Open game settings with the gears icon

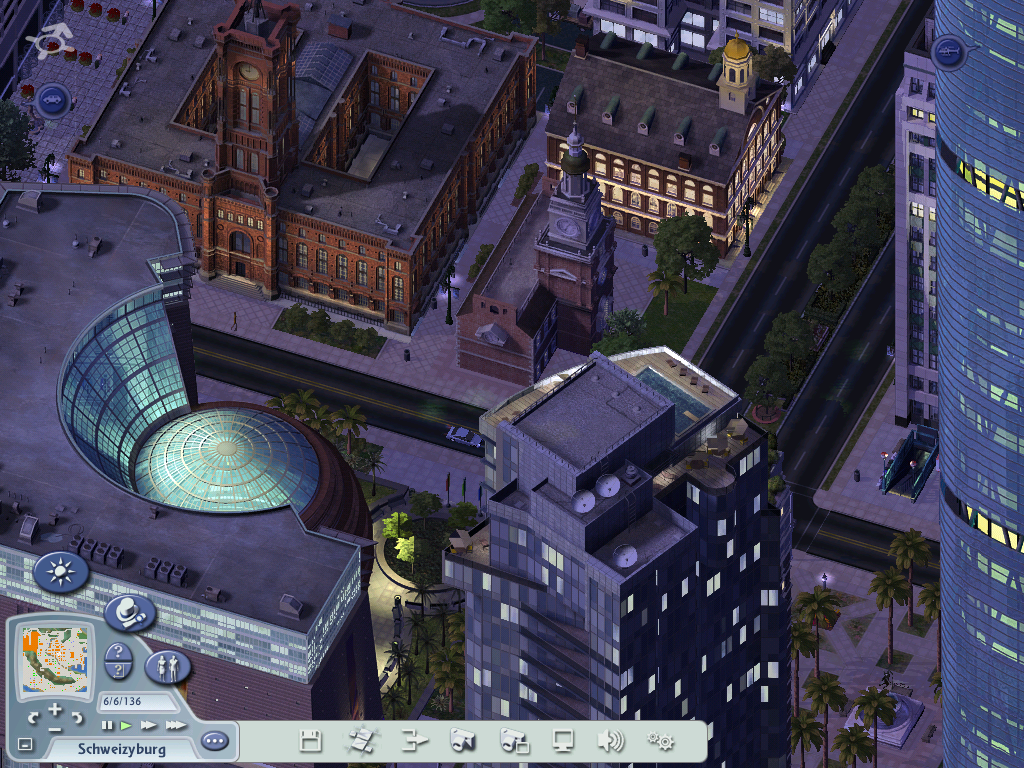(660, 741)
